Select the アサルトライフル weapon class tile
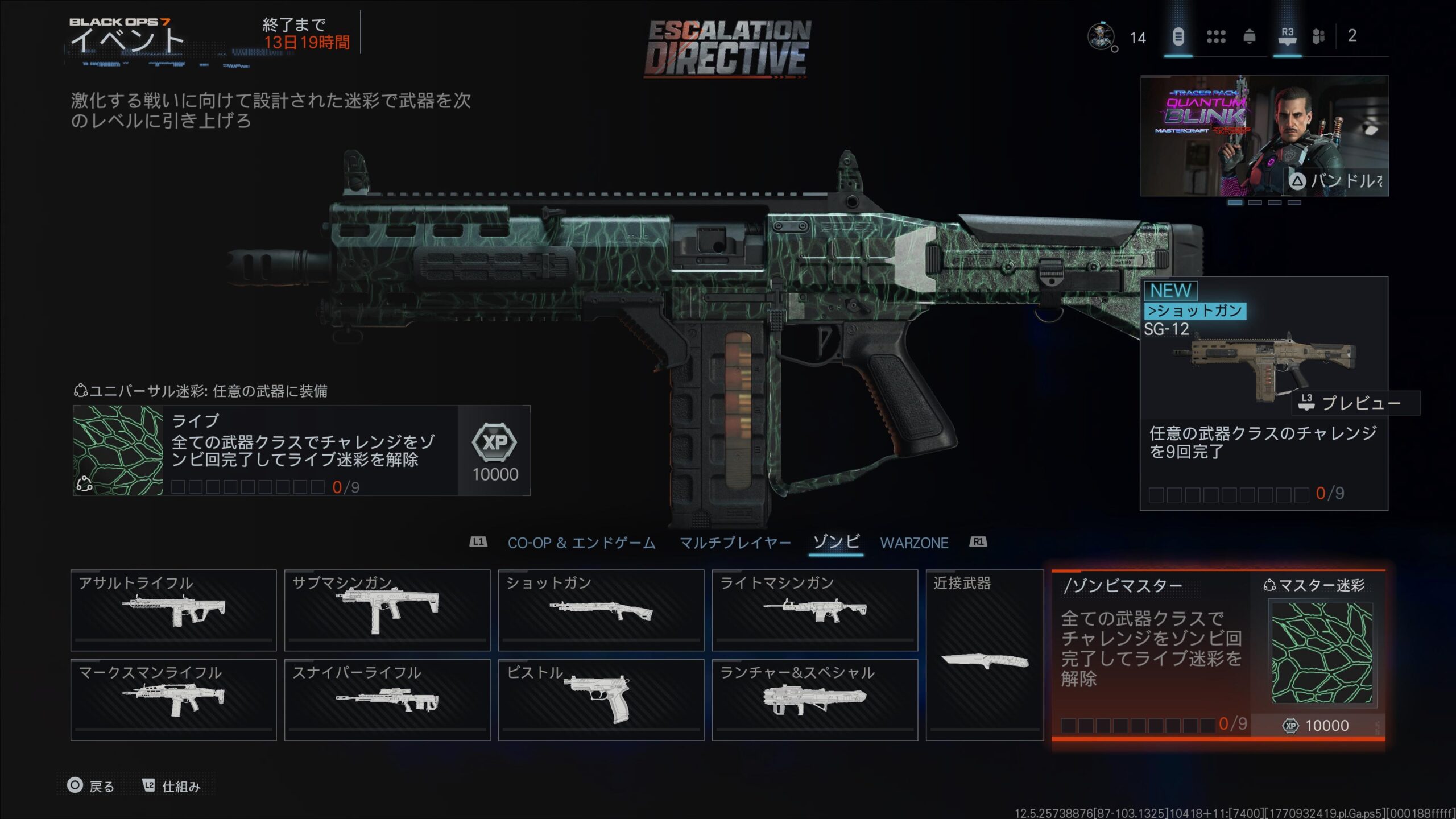1456x819 pixels. [x=173, y=610]
